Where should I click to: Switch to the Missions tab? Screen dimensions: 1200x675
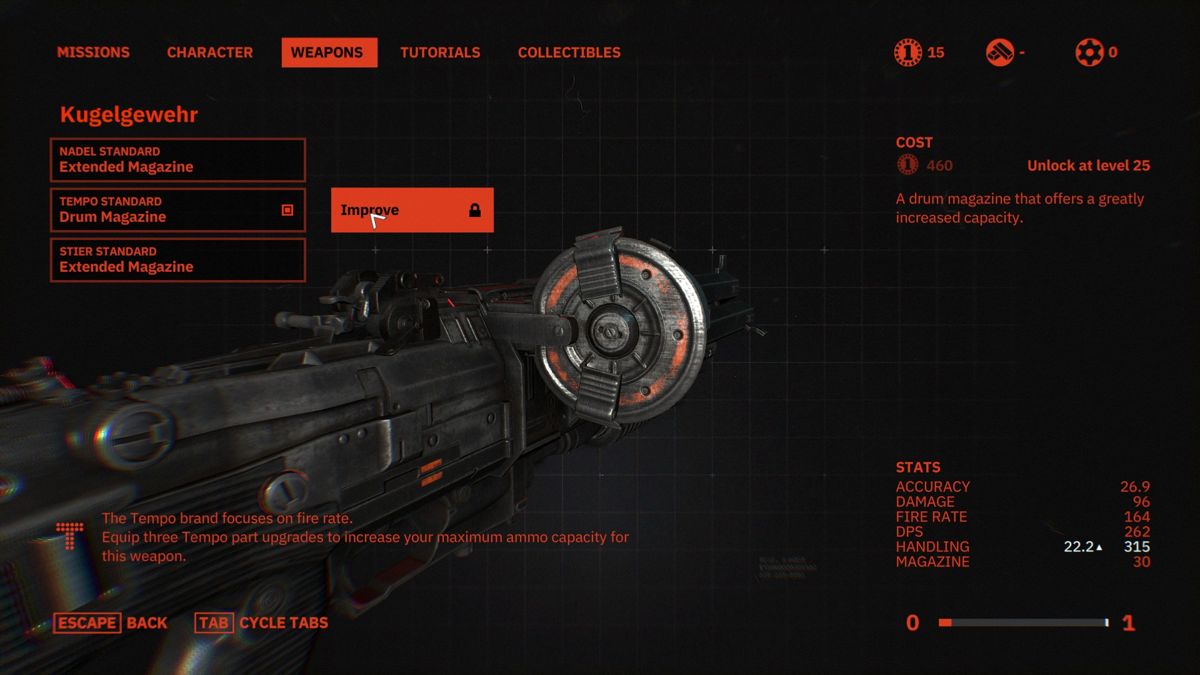[93, 52]
